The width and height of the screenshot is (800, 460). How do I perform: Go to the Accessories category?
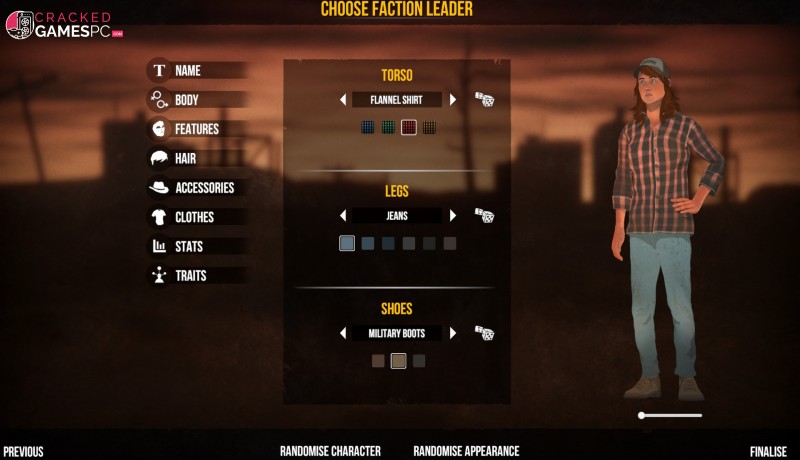pos(204,187)
